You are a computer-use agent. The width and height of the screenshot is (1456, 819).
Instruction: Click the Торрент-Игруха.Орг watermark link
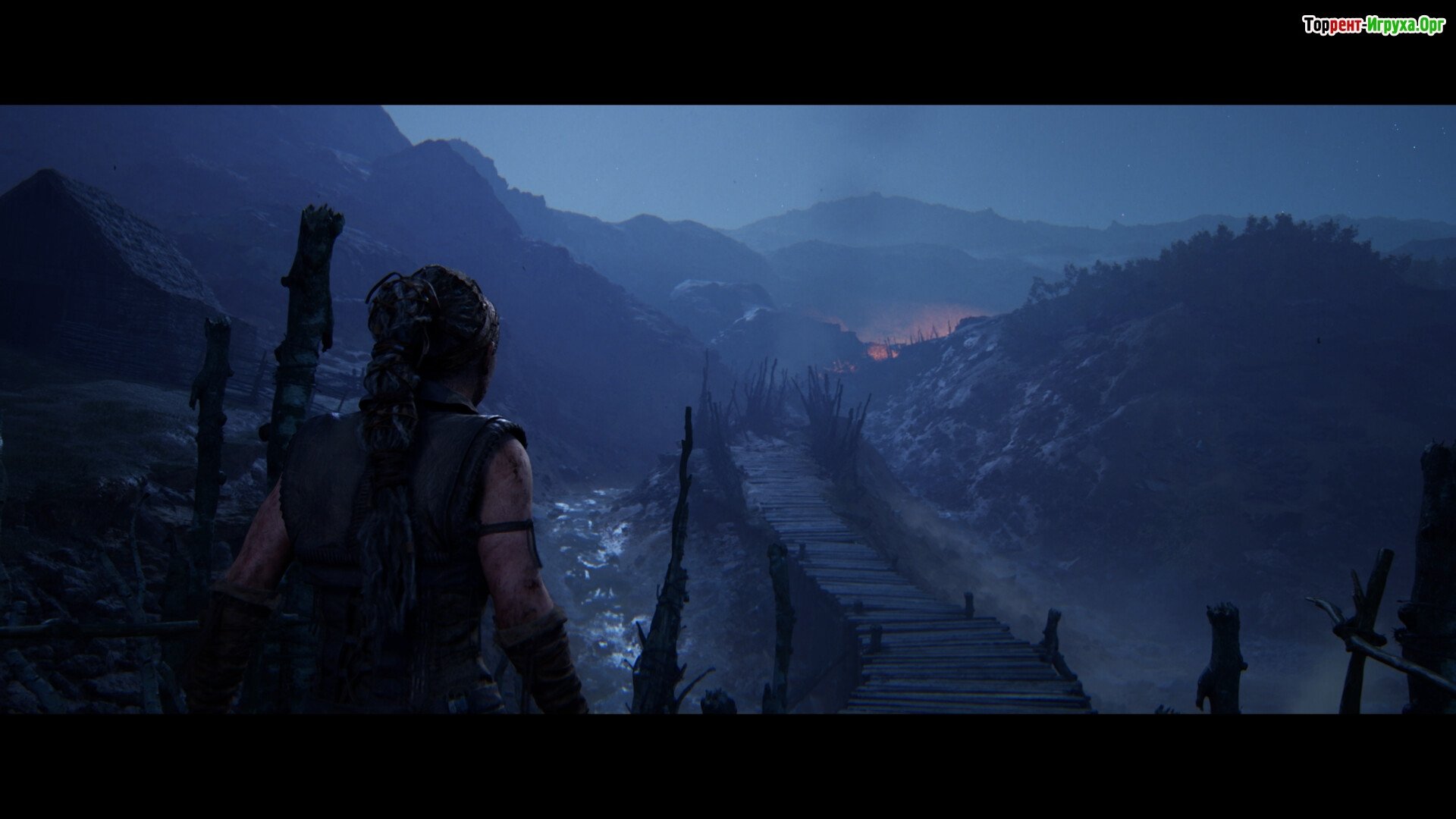coord(1373,26)
